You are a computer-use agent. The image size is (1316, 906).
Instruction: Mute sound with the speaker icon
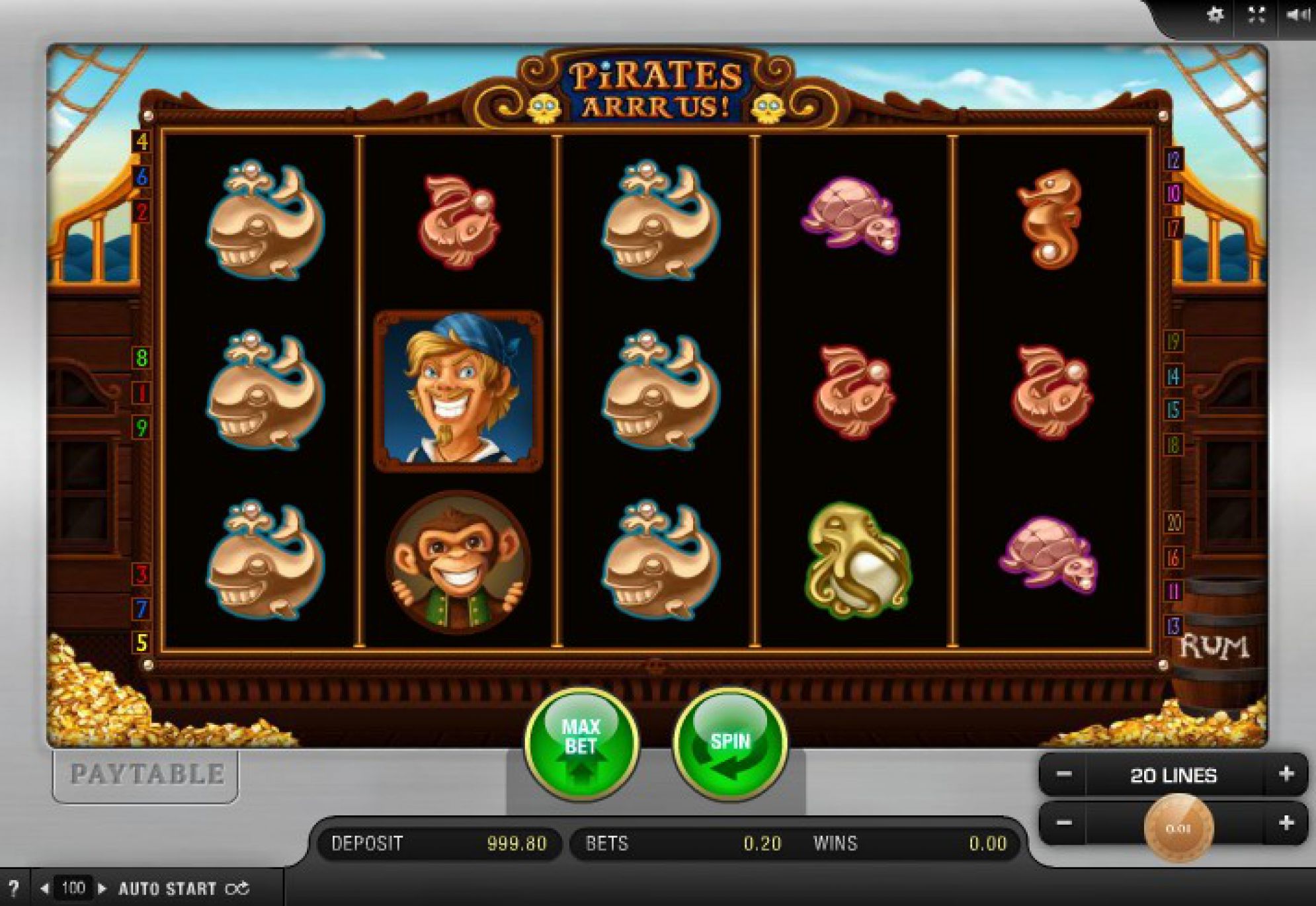1297,15
